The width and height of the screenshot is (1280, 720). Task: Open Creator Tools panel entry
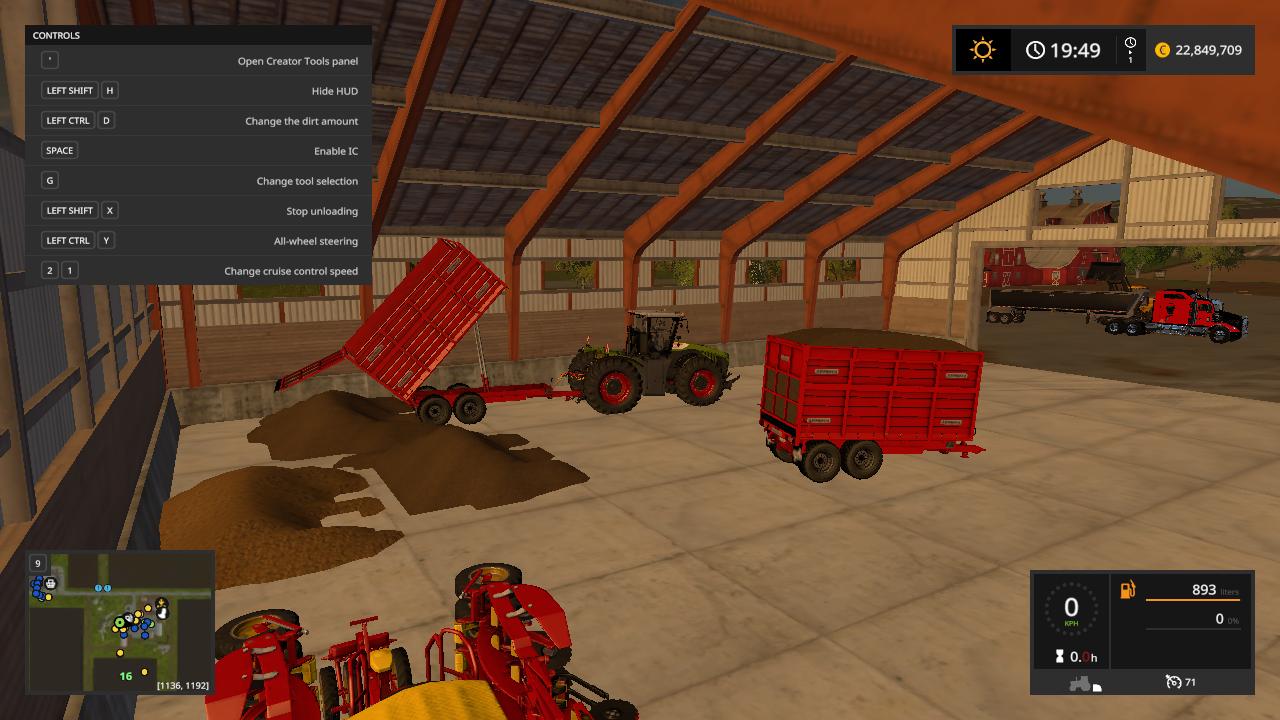click(x=196, y=60)
